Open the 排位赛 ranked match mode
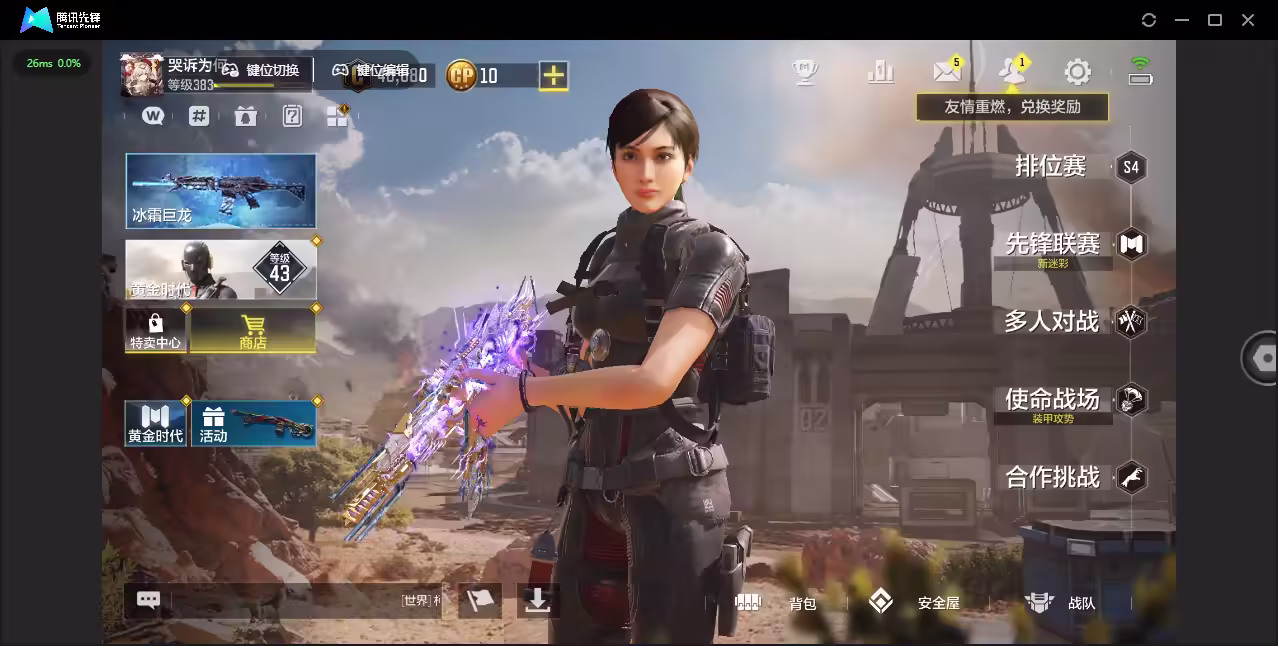 click(1051, 166)
